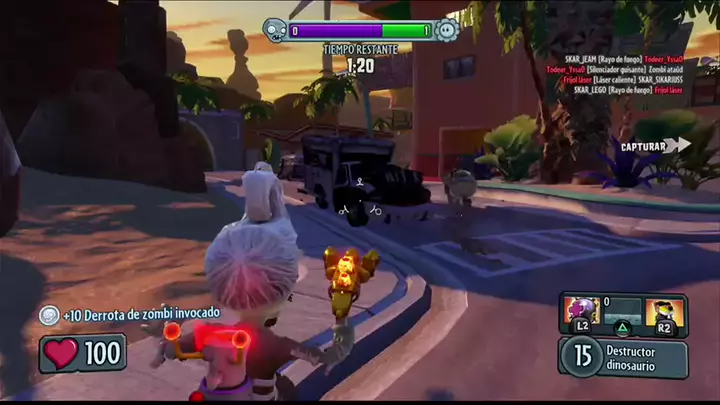Select the middle ability slot showing 0

622,313
